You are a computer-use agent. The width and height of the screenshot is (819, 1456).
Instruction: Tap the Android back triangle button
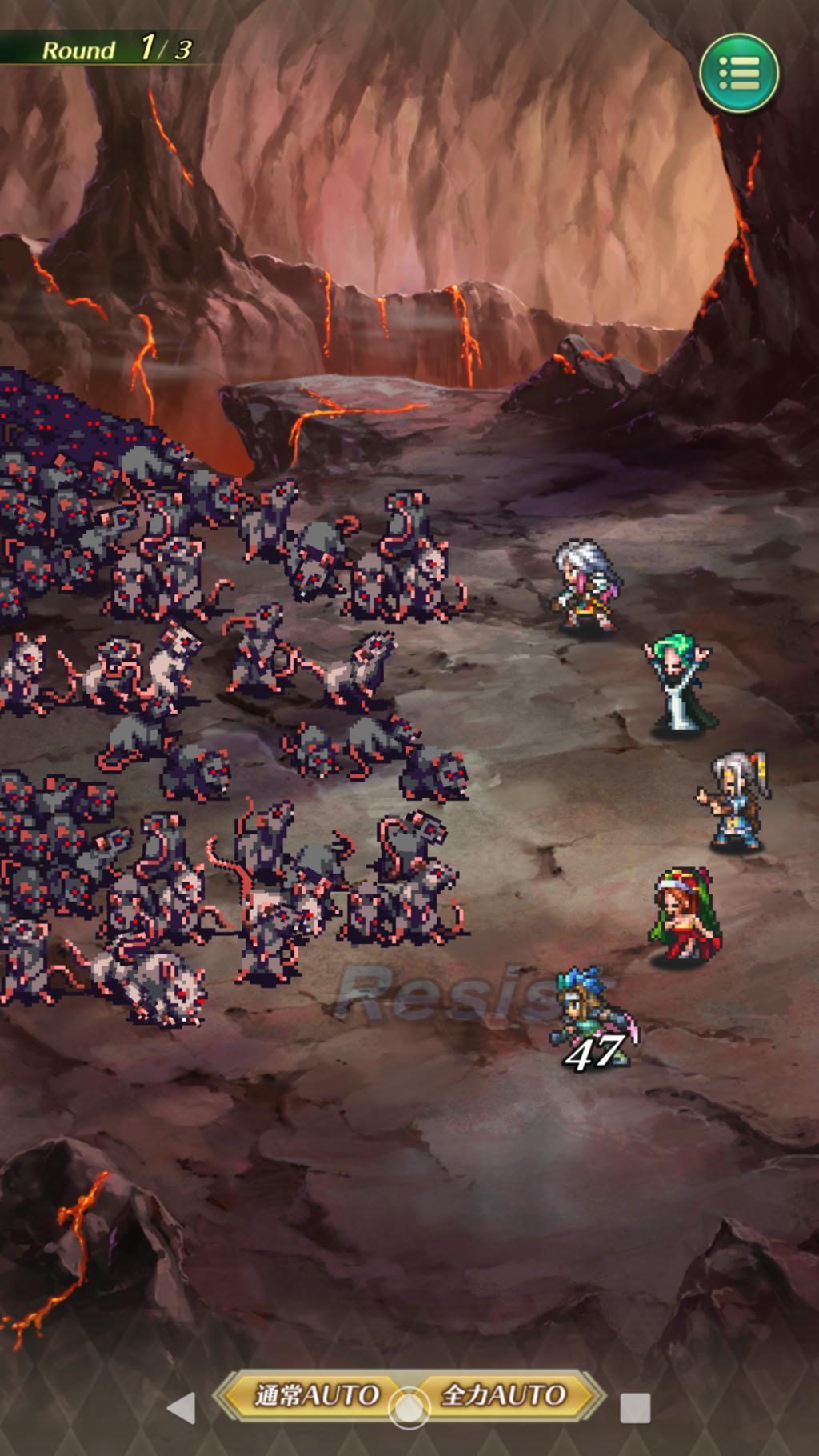pos(182,1408)
